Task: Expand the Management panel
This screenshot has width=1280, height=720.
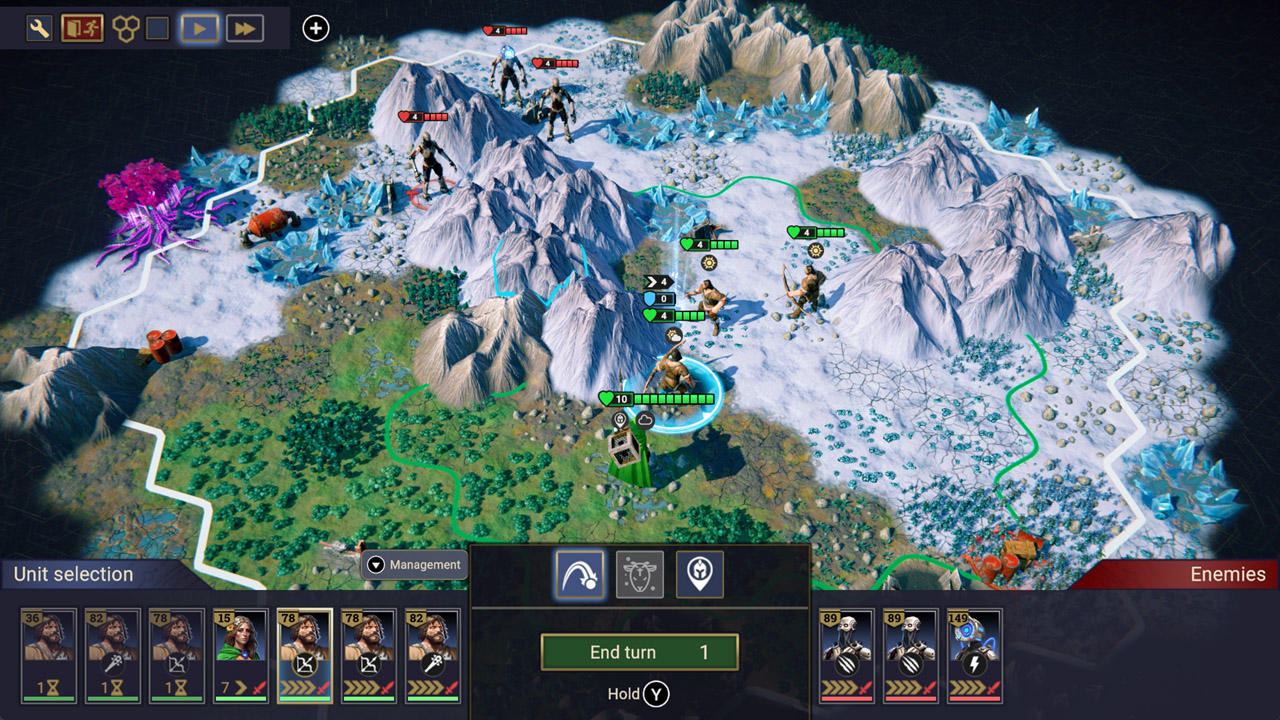Action: (x=415, y=565)
